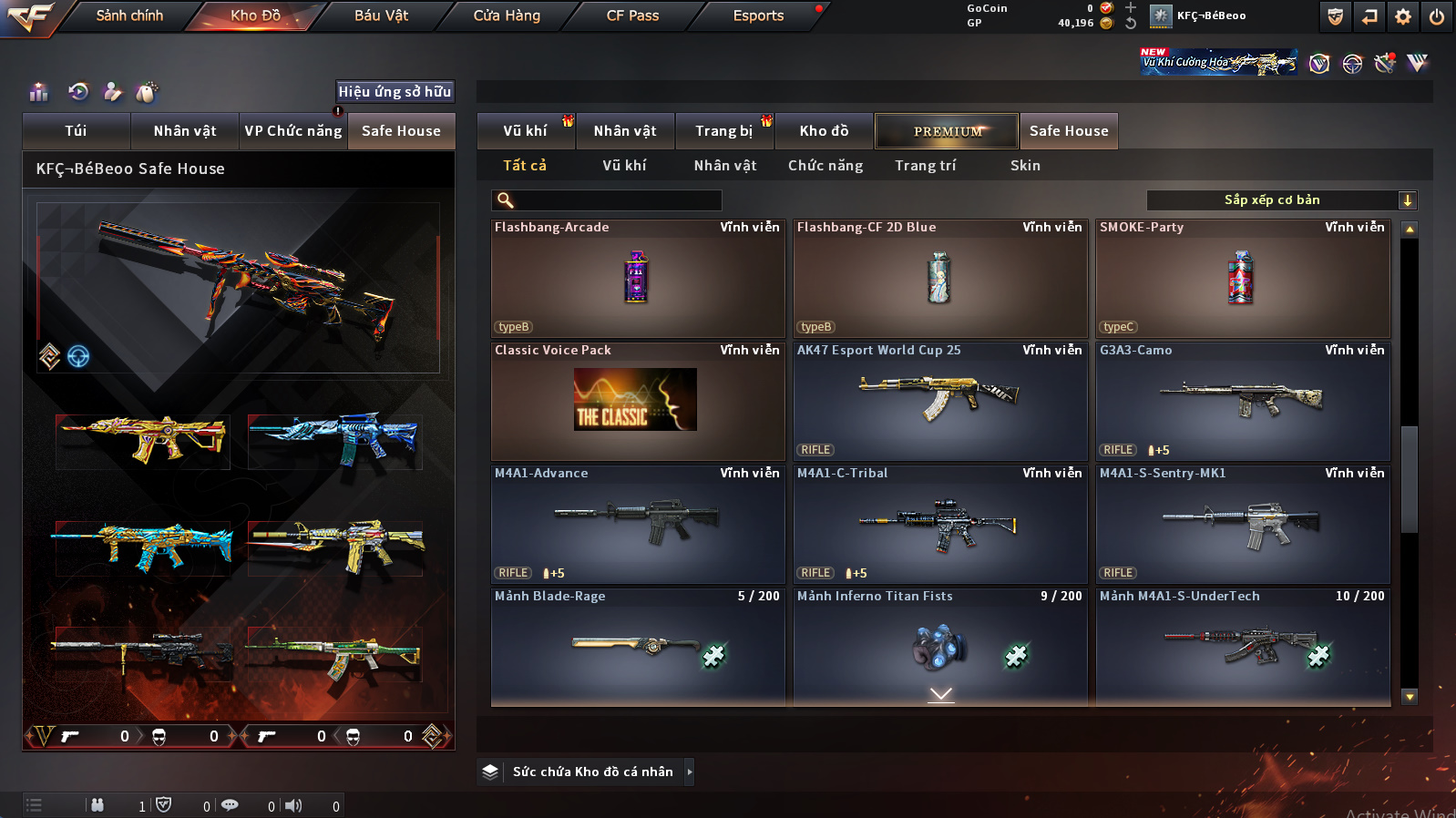Select the Flashbang-Arcade grenade item
Screen dimensions: 1456x818
(x=638, y=279)
